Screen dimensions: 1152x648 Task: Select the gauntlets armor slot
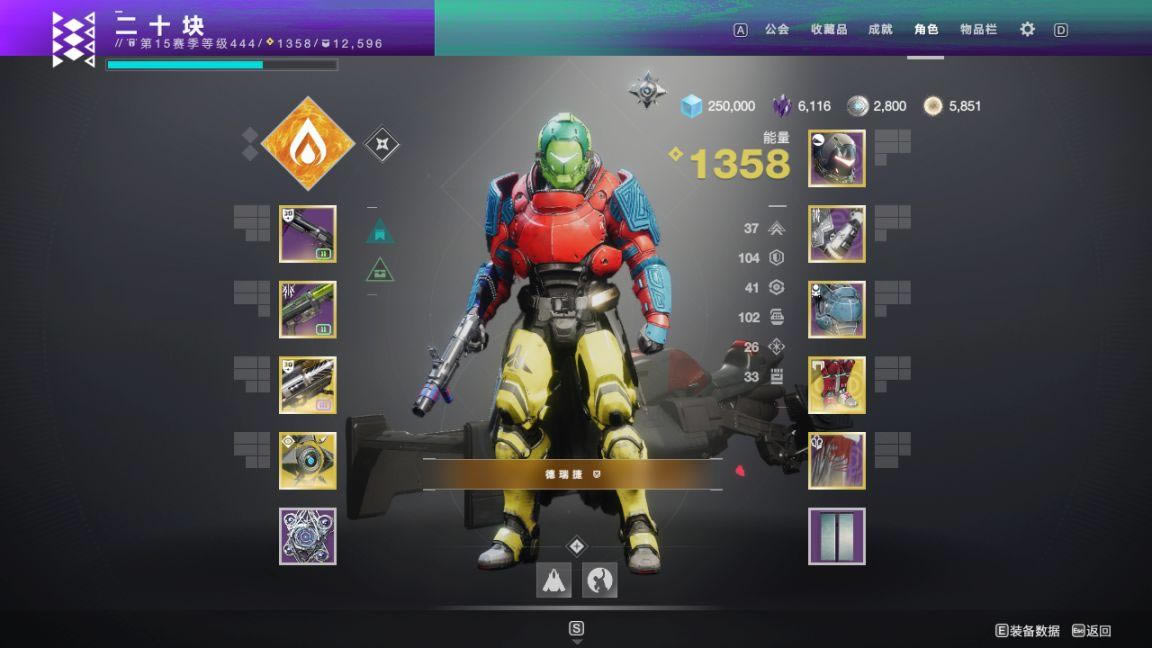(x=837, y=234)
